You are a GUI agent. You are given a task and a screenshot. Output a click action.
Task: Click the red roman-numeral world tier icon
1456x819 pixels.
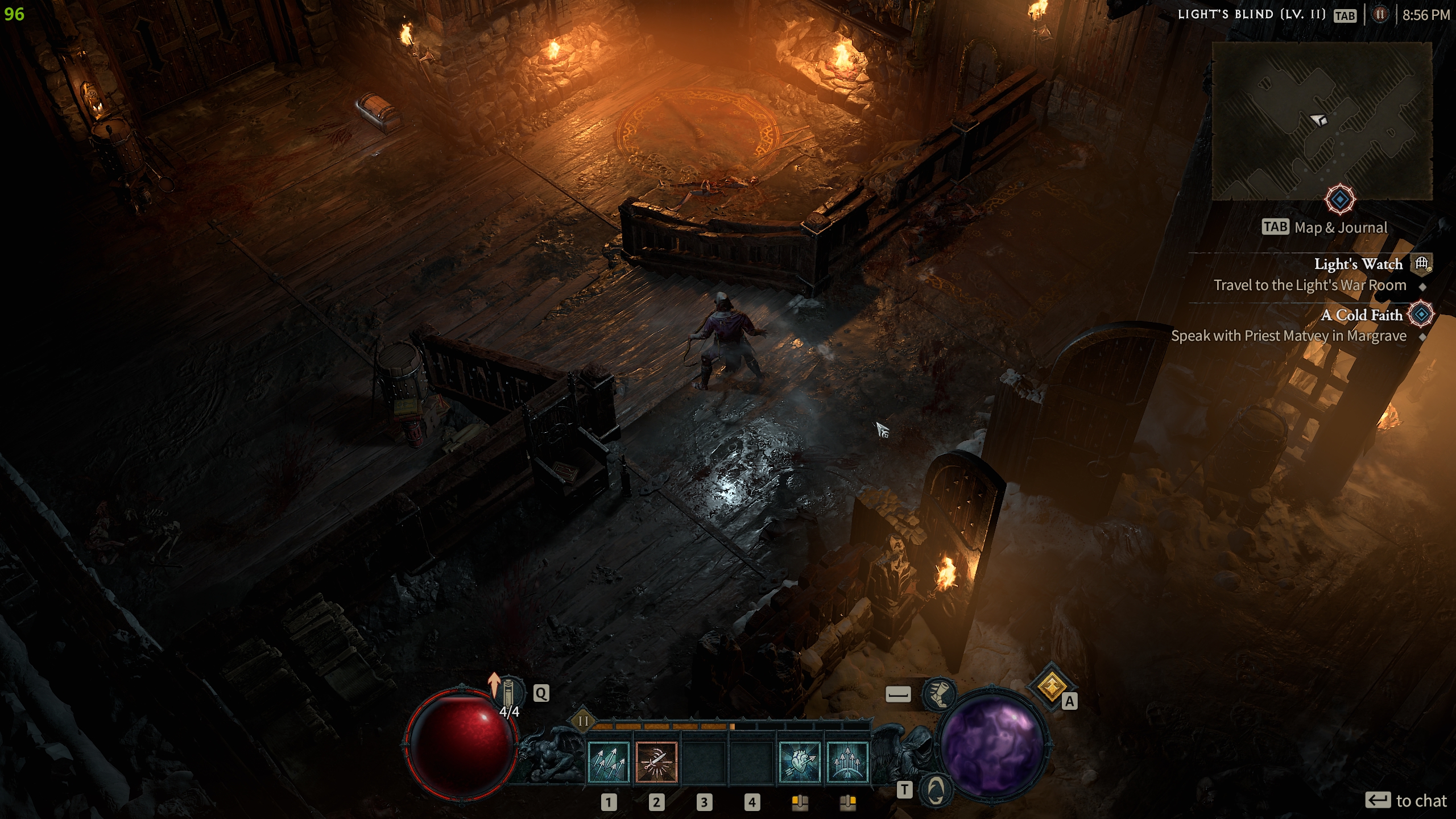[1379, 15]
